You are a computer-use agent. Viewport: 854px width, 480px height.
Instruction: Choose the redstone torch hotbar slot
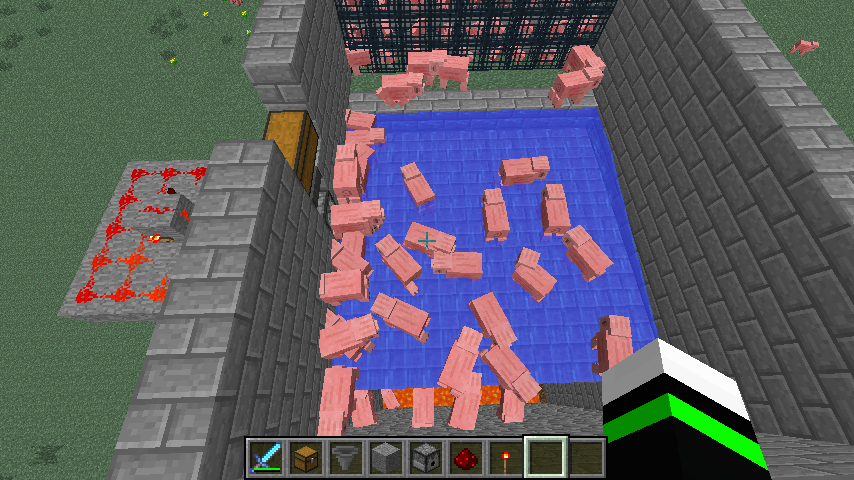506,458
